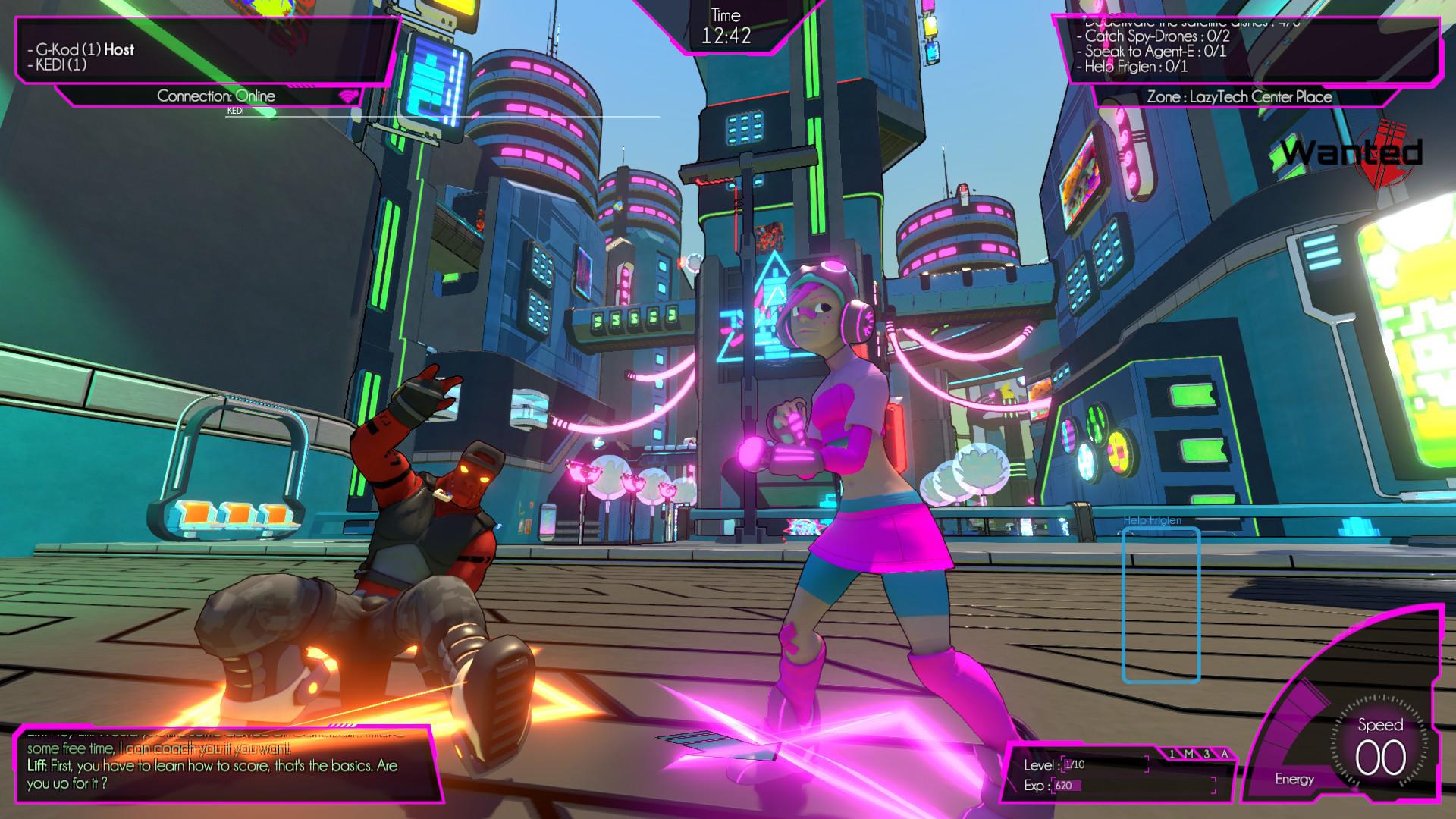1456x819 pixels.
Task: Switch to the M tab beside the Level bar
Action: (x=1190, y=755)
